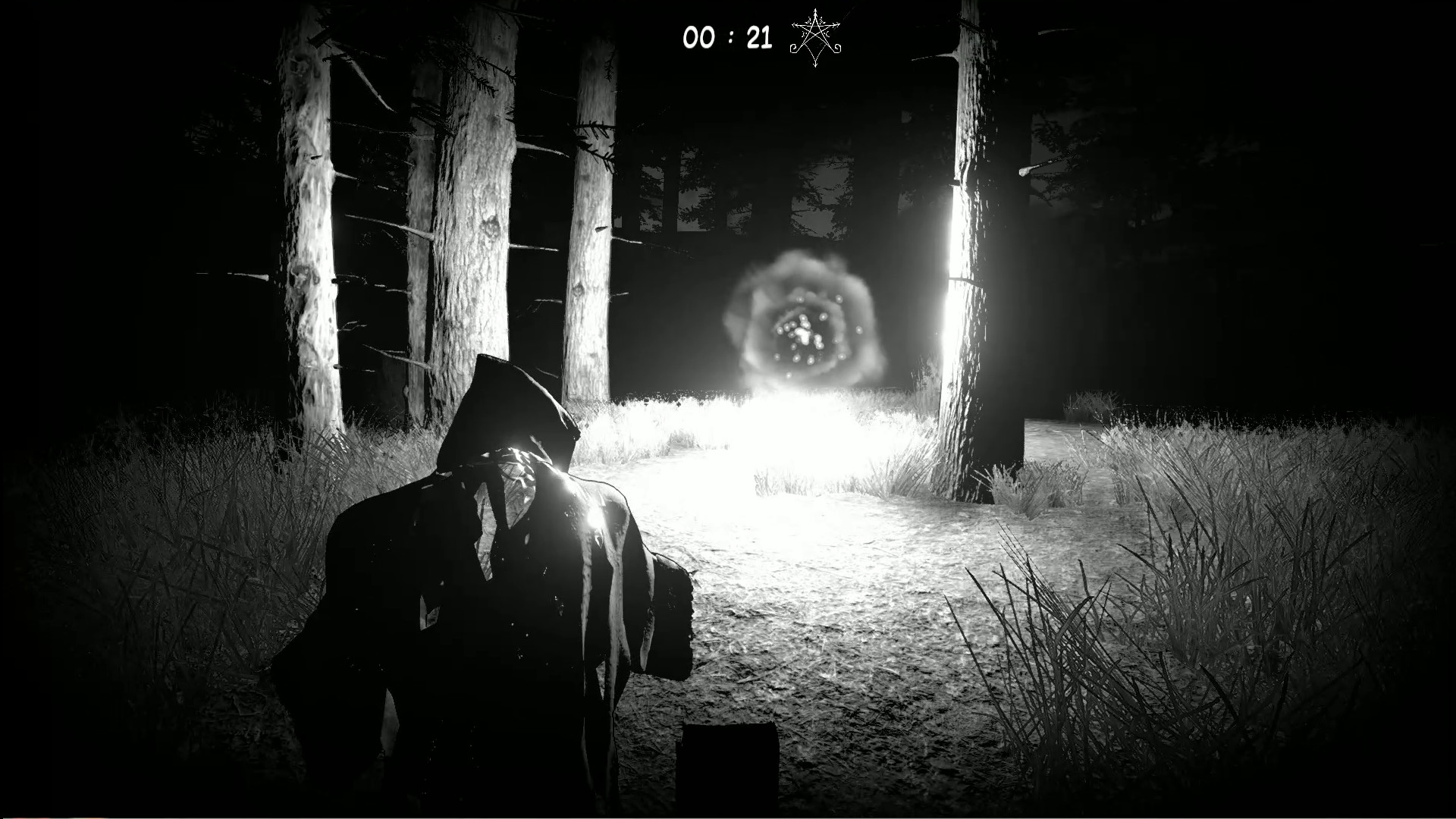Click the left arrow of the pentagram symbol
The height and width of the screenshot is (819, 1456).
tap(793, 25)
